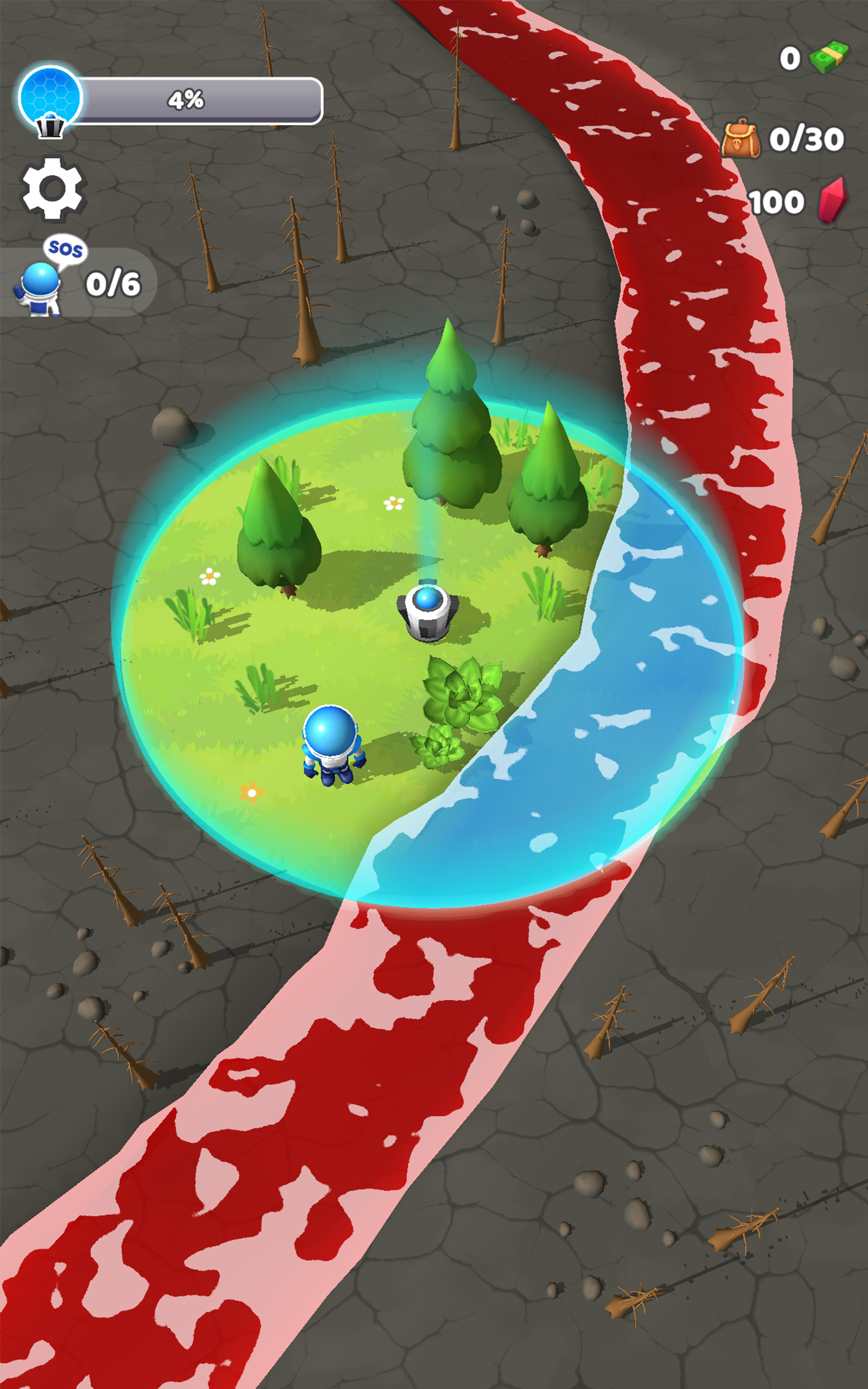Tap the red crystal gem icon

click(832, 201)
